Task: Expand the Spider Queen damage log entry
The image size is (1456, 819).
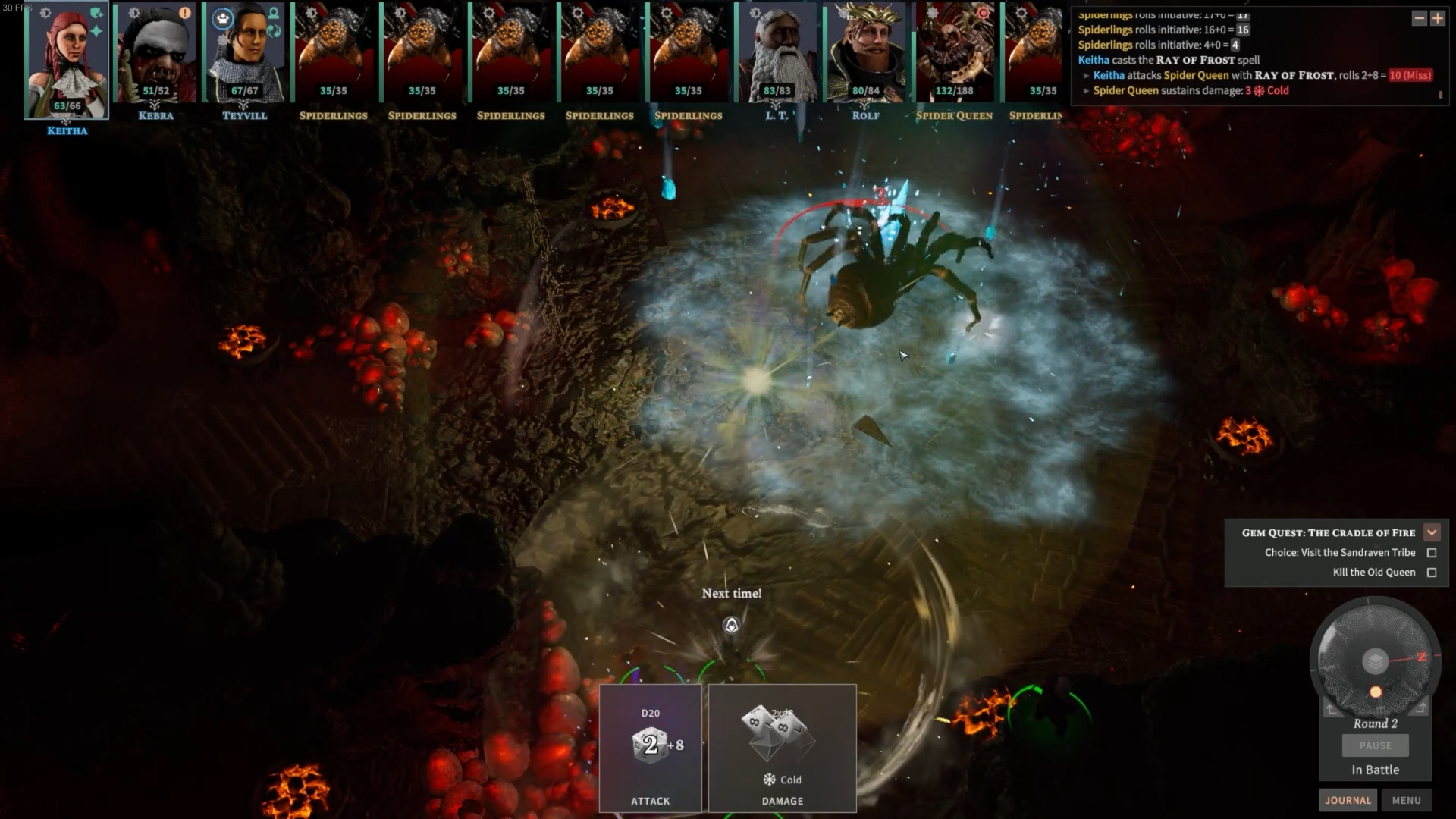Action: (x=1087, y=91)
